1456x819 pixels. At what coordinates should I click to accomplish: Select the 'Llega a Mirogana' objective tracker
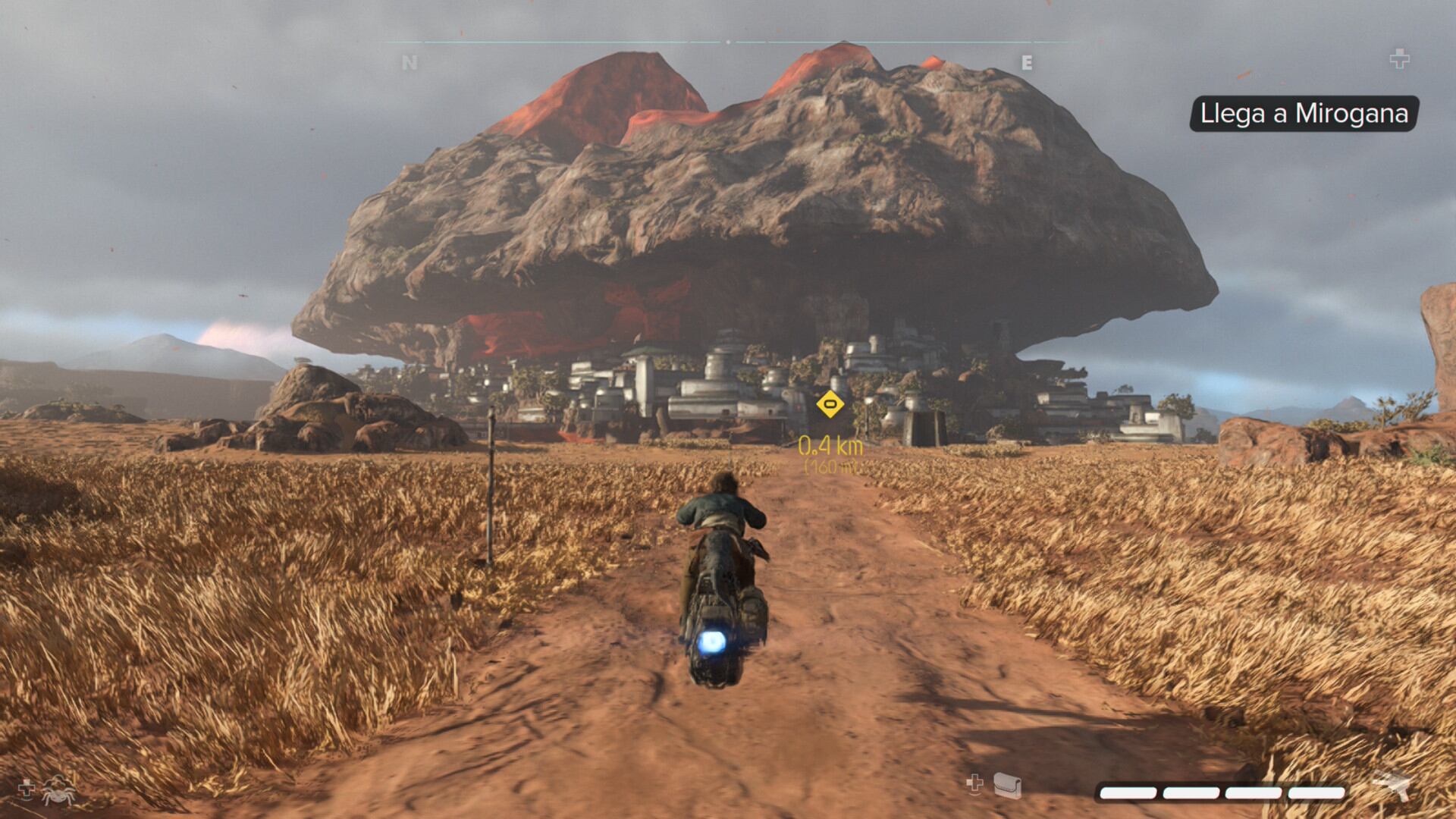pos(1304,114)
